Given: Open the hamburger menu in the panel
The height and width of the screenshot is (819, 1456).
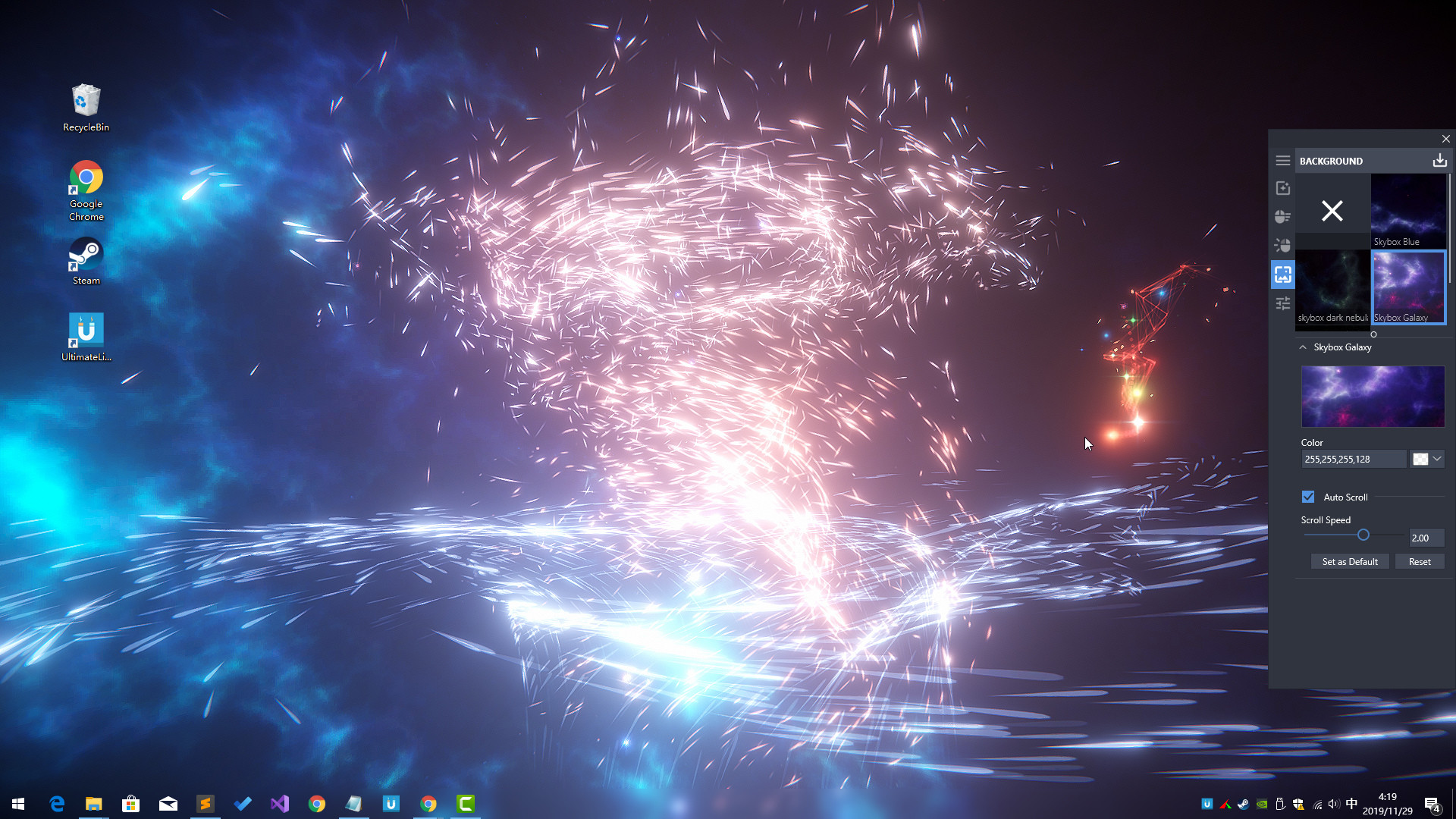Looking at the screenshot, I should click(1282, 160).
